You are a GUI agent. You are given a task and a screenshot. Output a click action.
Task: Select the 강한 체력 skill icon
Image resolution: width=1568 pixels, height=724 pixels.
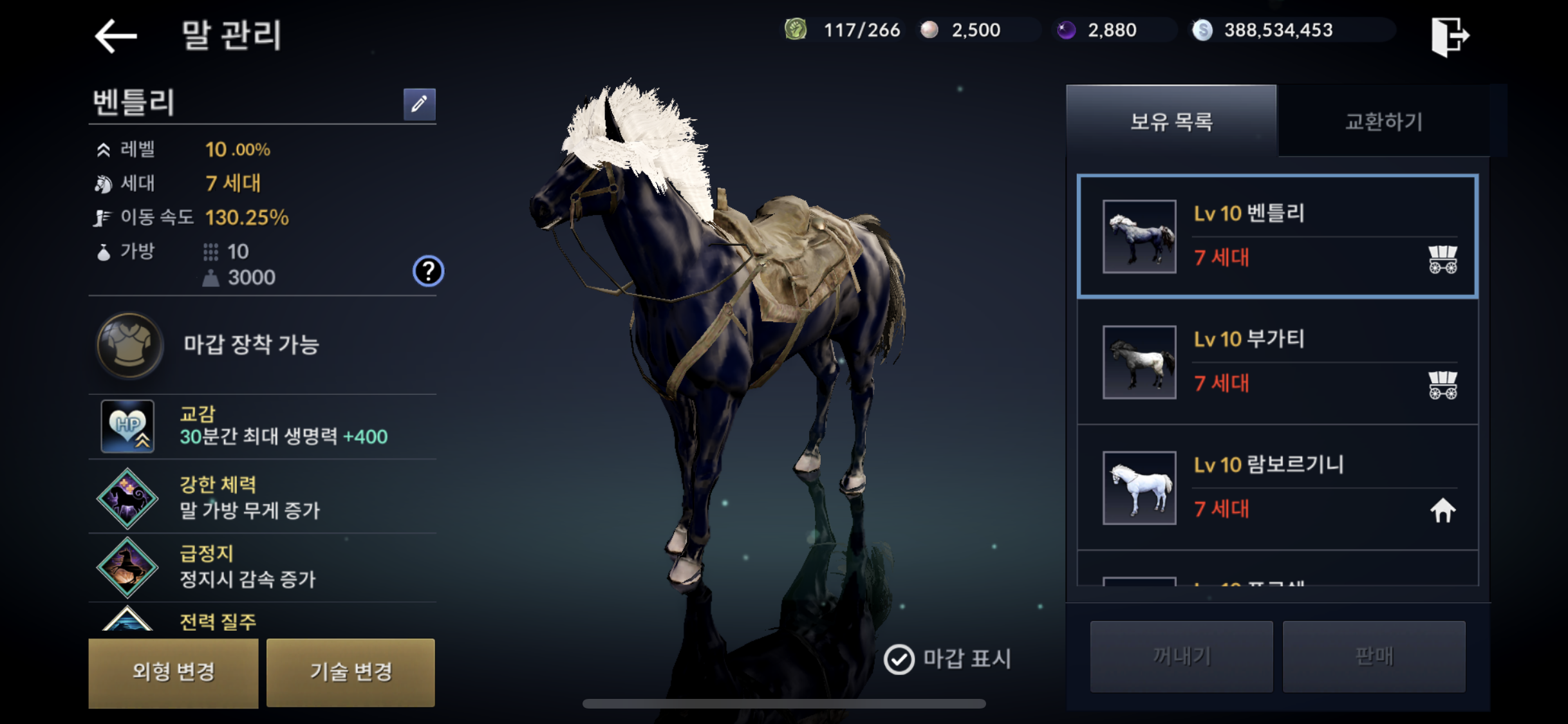(x=127, y=497)
